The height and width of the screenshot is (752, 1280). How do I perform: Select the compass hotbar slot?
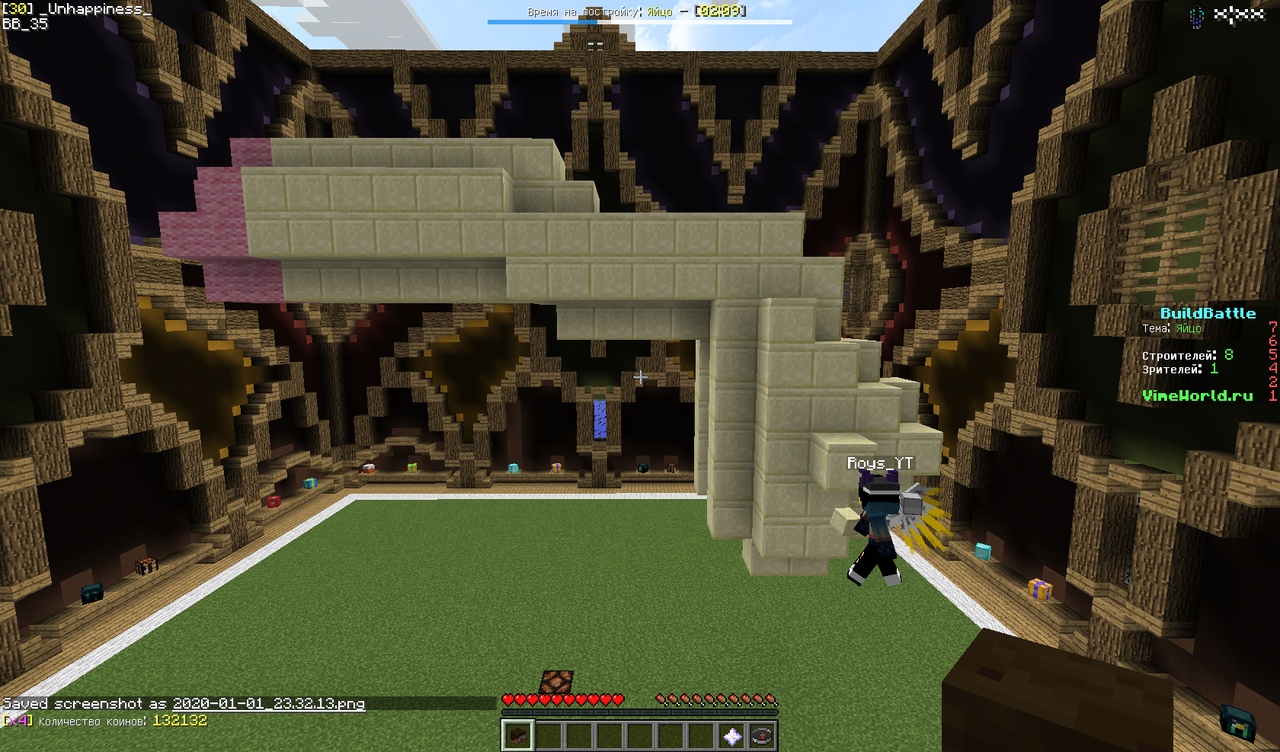(x=762, y=735)
